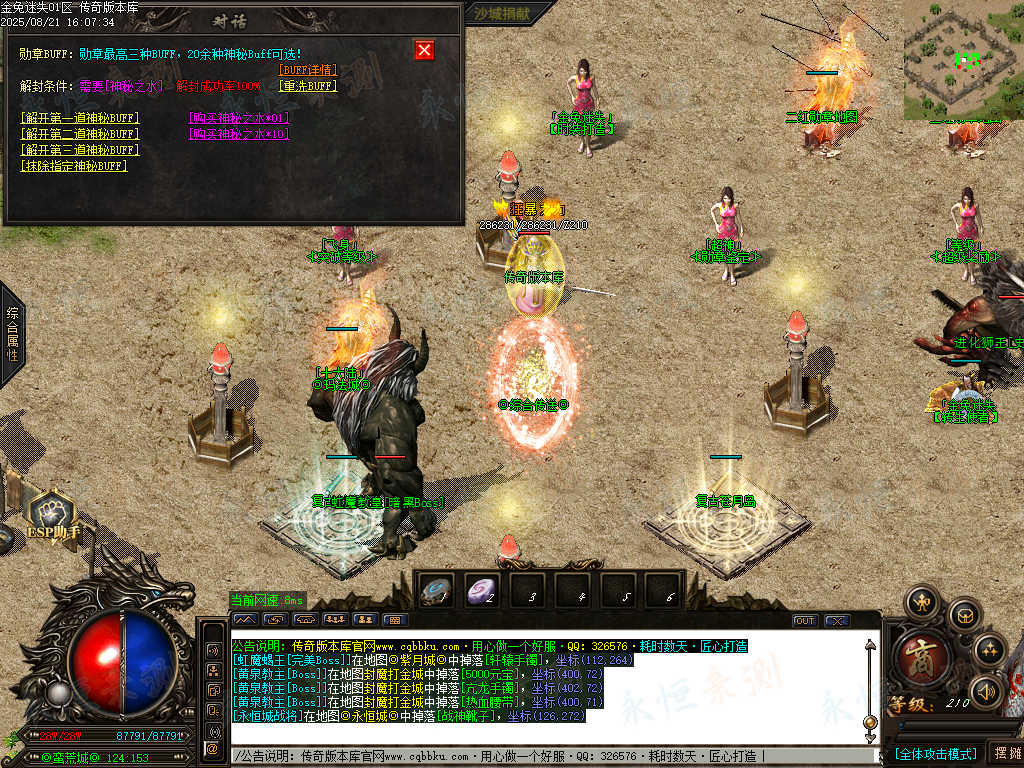Screen dimensions: 1024x768
Task: Select 解开第一道神秘BUFF
Action: pos(80,118)
